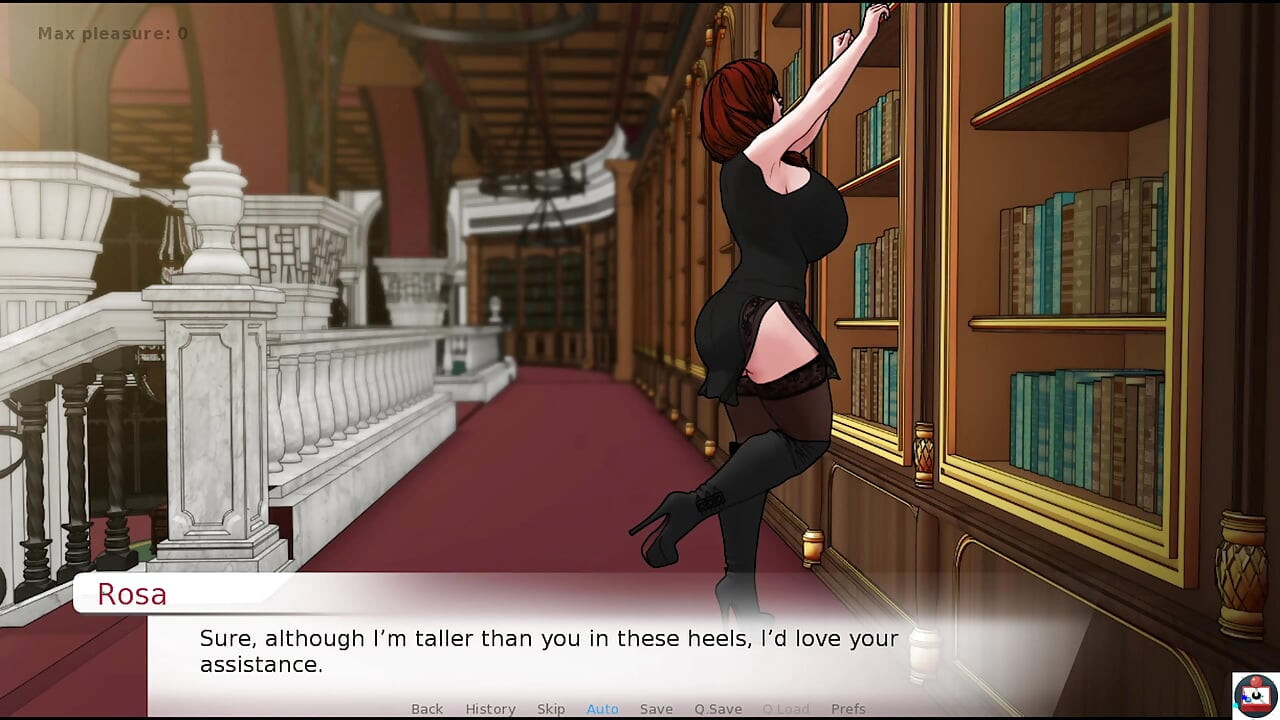Open the History of past dialogue
The height and width of the screenshot is (720, 1280).
coord(490,708)
